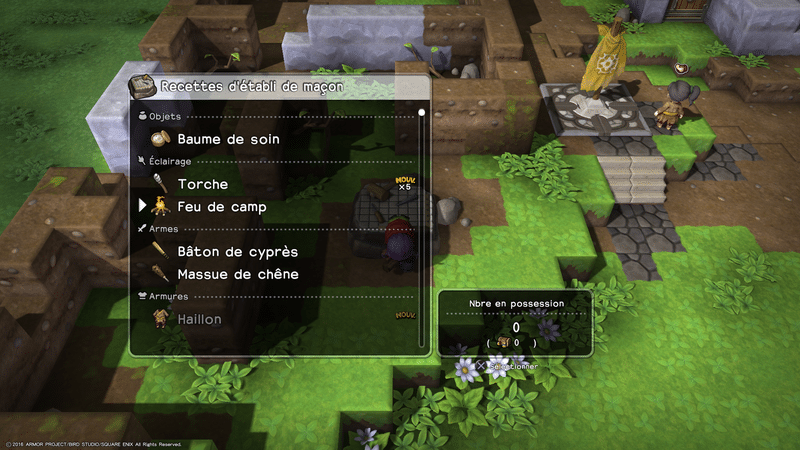Choose the Torche recipe
The height and width of the screenshot is (450, 800).
pyautogui.click(x=202, y=184)
